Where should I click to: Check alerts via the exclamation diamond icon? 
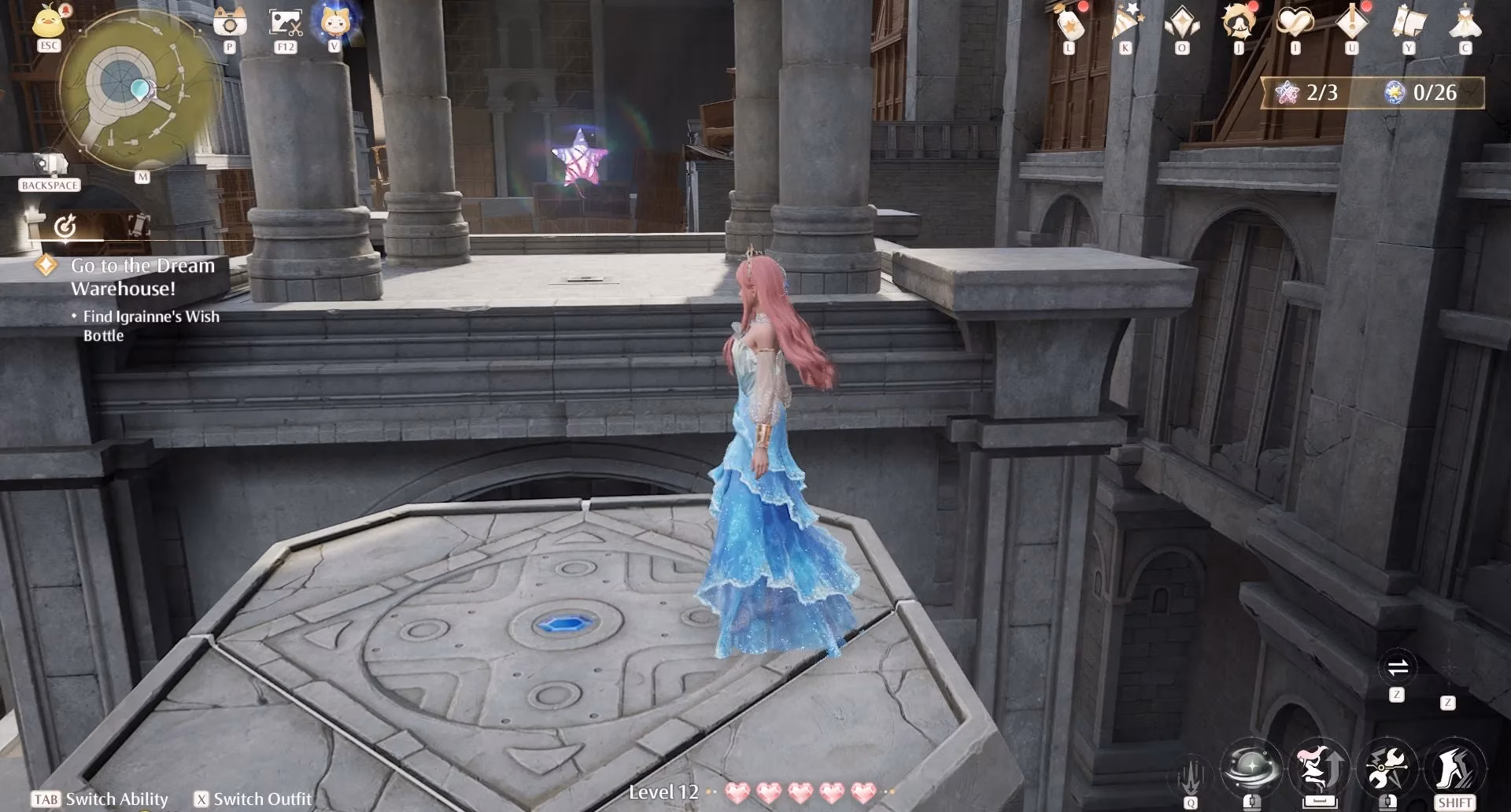[x=1351, y=20]
